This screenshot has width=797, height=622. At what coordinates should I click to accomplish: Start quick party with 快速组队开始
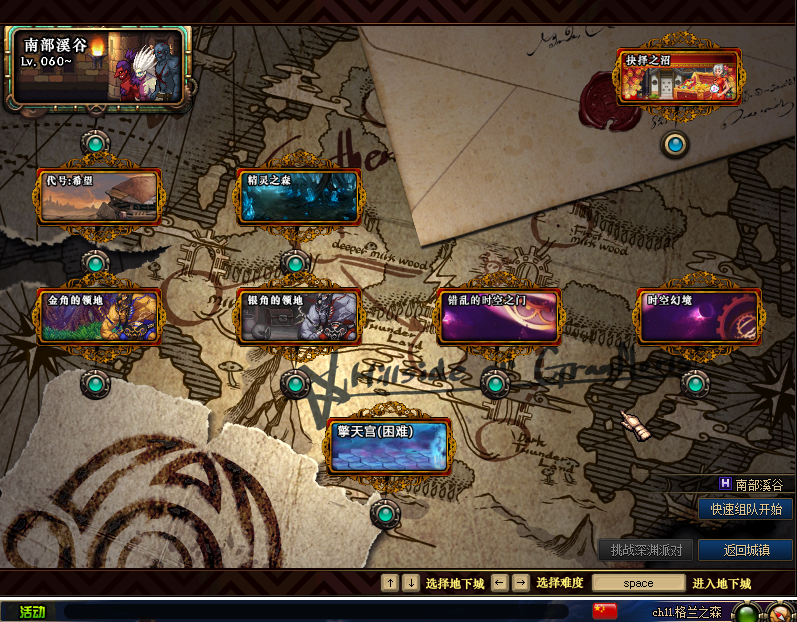click(x=745, y=509)
